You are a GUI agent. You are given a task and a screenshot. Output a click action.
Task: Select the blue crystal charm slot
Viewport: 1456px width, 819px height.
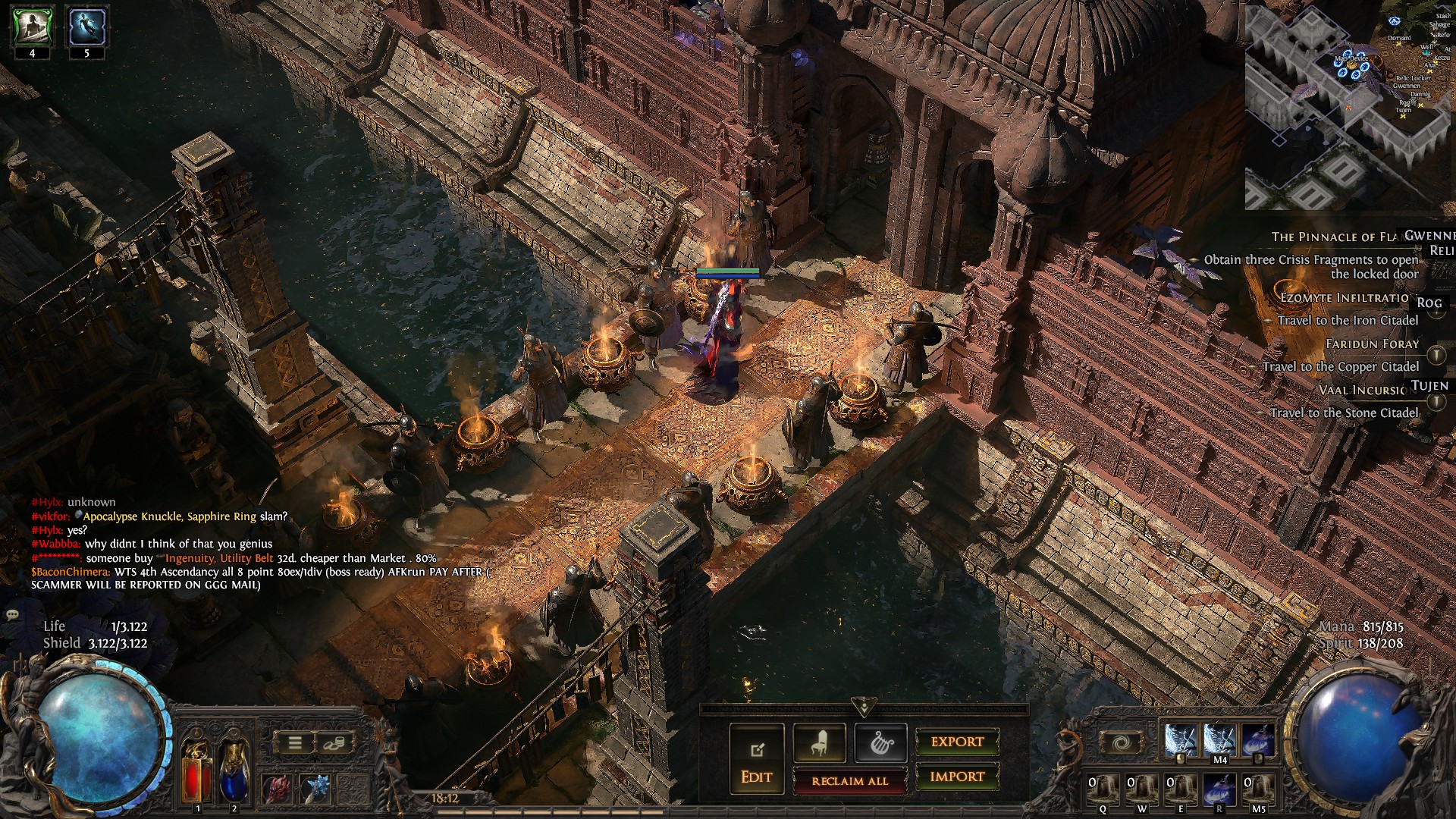pyautogui.click(x=316, y=789)
